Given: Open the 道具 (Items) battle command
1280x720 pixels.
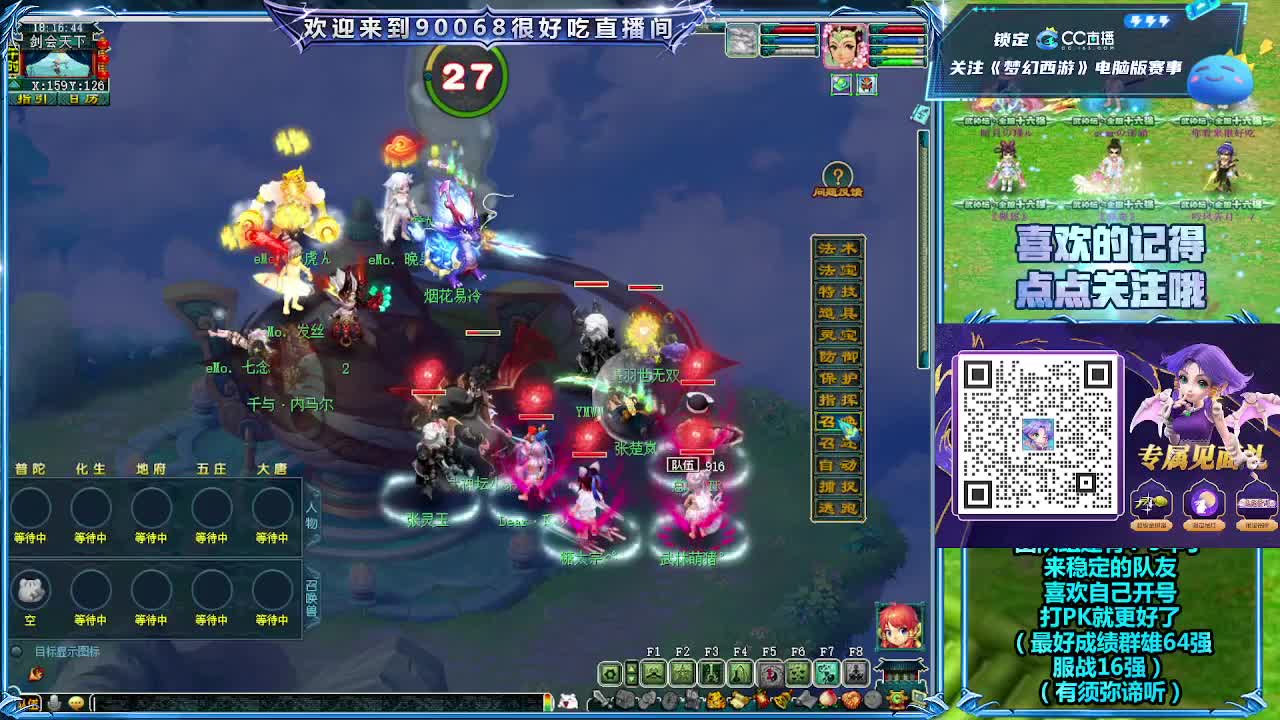Looking at the screenshot, I should point(840,310).
